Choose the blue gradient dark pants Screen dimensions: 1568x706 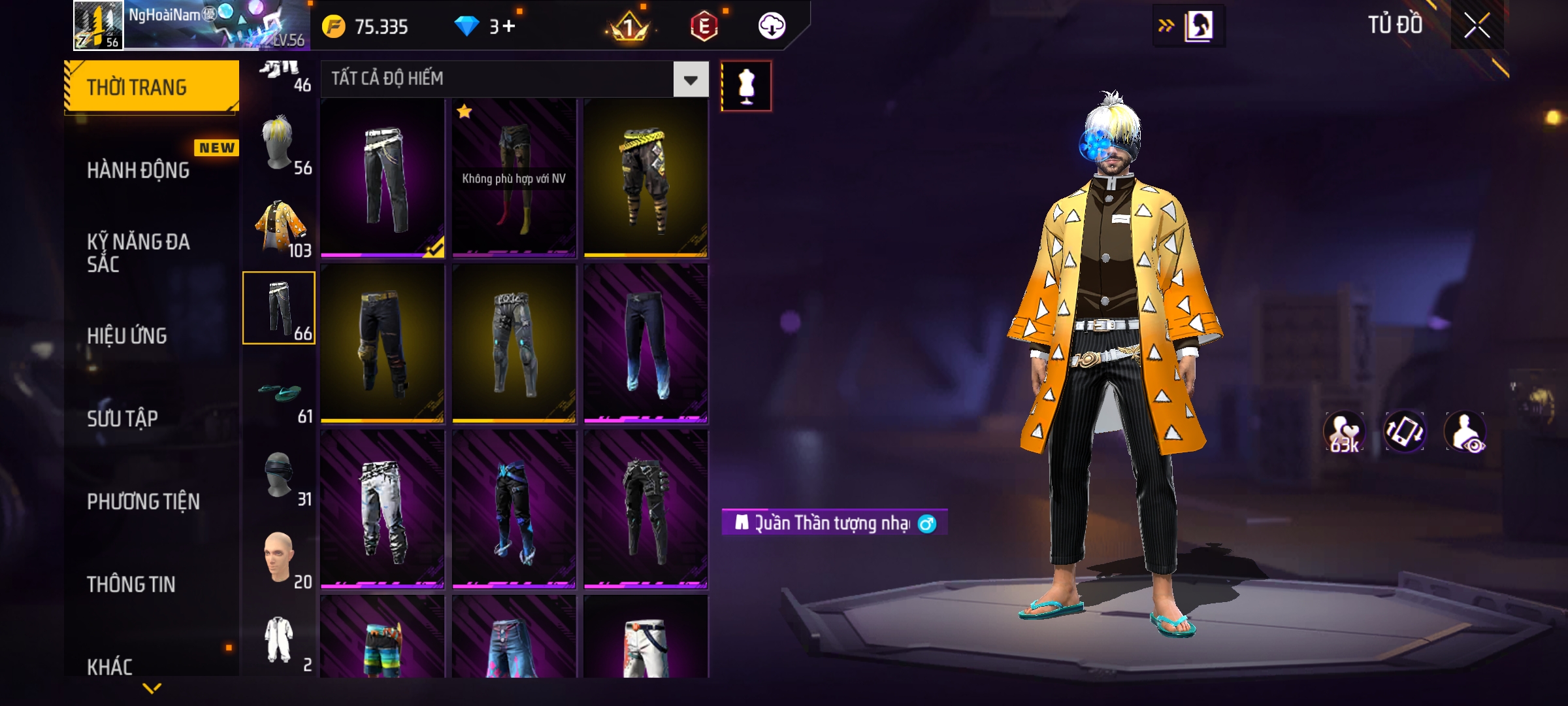click(x=645, y=344)
